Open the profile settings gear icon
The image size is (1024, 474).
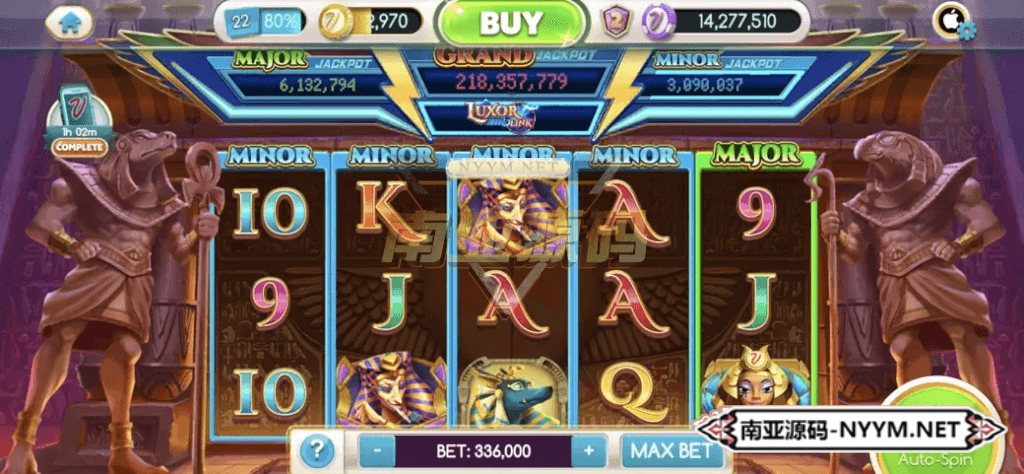966,30
